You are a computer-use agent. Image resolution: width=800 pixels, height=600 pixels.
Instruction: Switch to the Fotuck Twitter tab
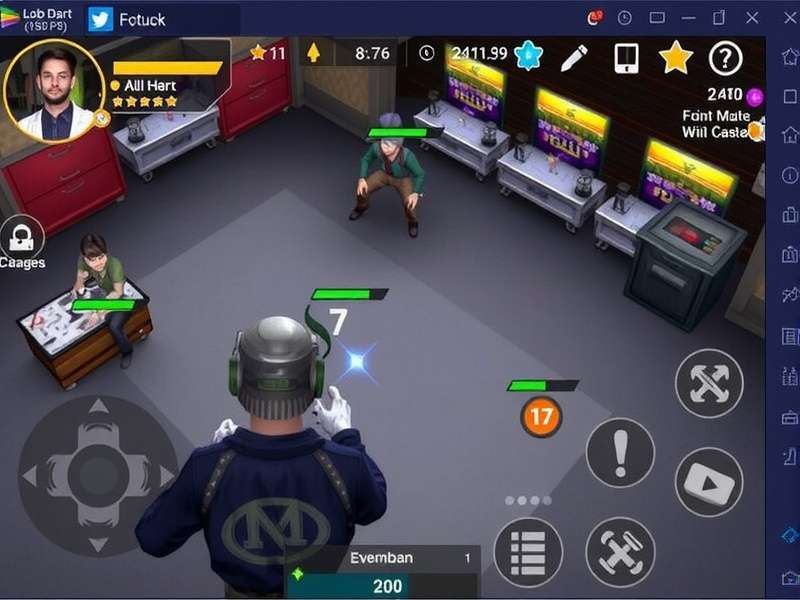[x=130, y=19]
